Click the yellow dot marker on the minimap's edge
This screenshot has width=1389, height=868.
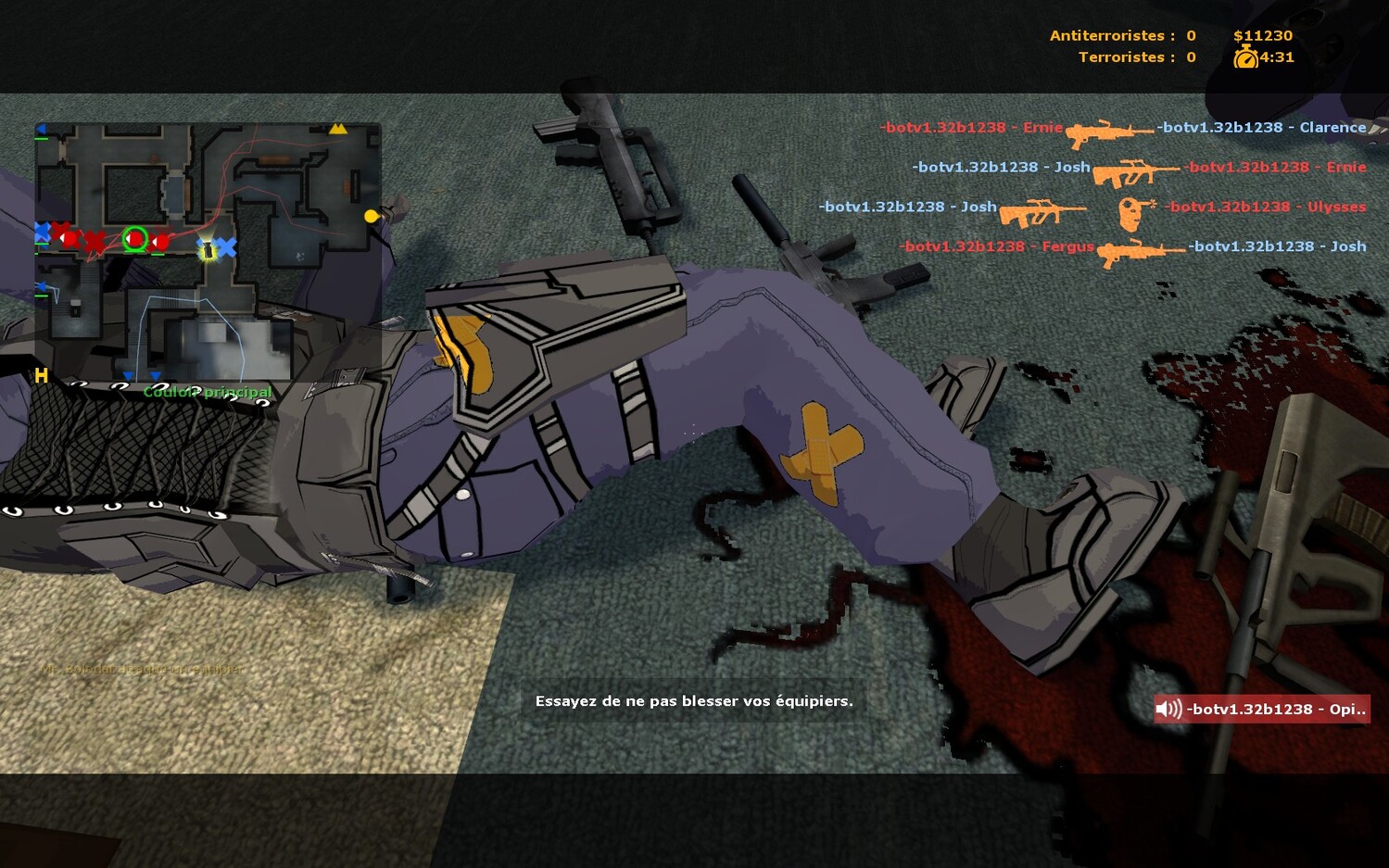pyautogui.click(x=372, y=216)
